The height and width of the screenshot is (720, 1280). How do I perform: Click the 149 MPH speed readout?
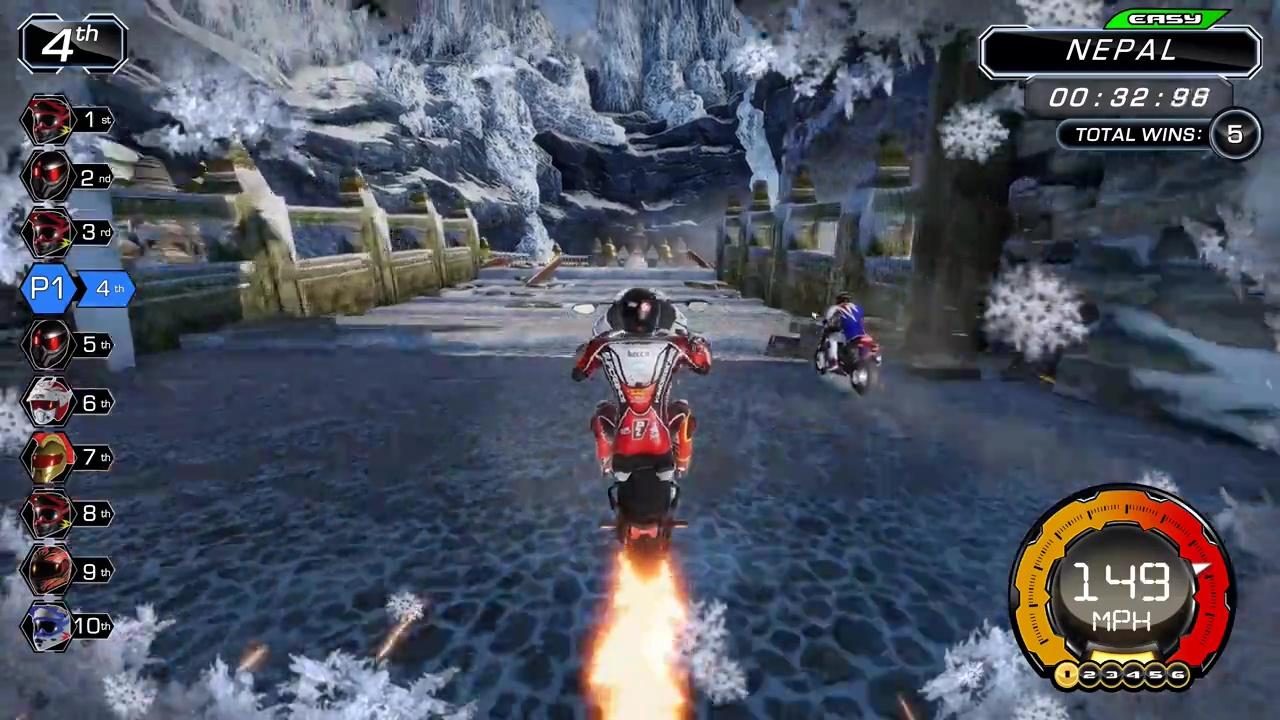[1120, 590]
